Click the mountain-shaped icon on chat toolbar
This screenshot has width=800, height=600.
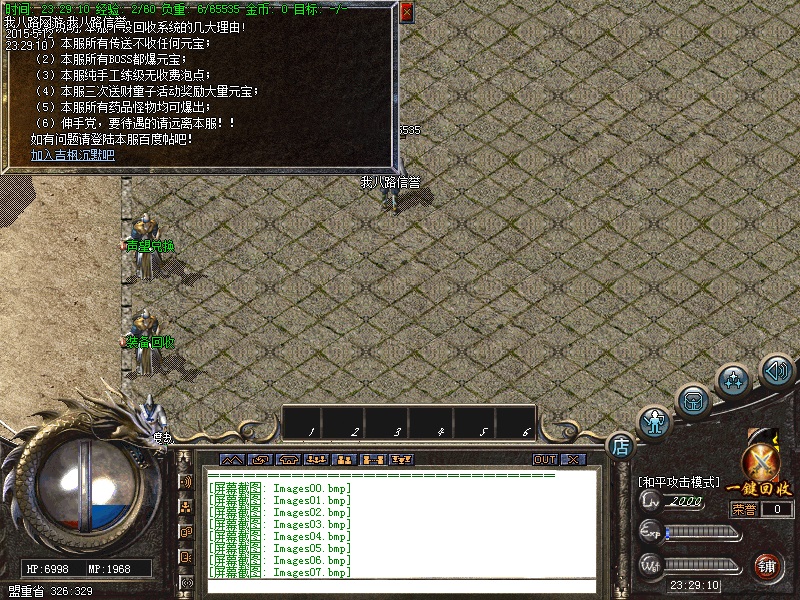click(x=232, y=460)
